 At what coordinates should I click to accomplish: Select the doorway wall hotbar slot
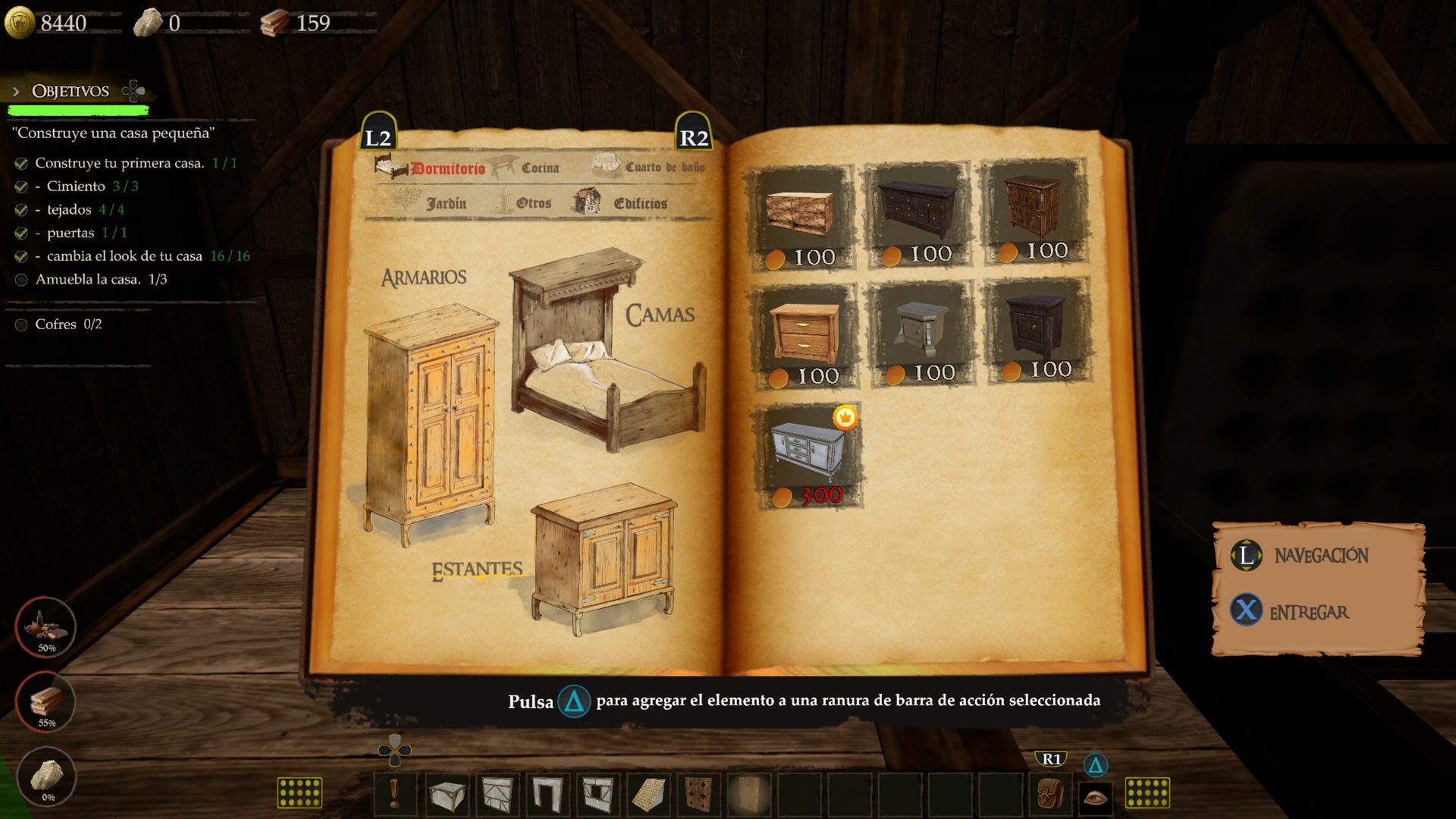pos(548,795)
